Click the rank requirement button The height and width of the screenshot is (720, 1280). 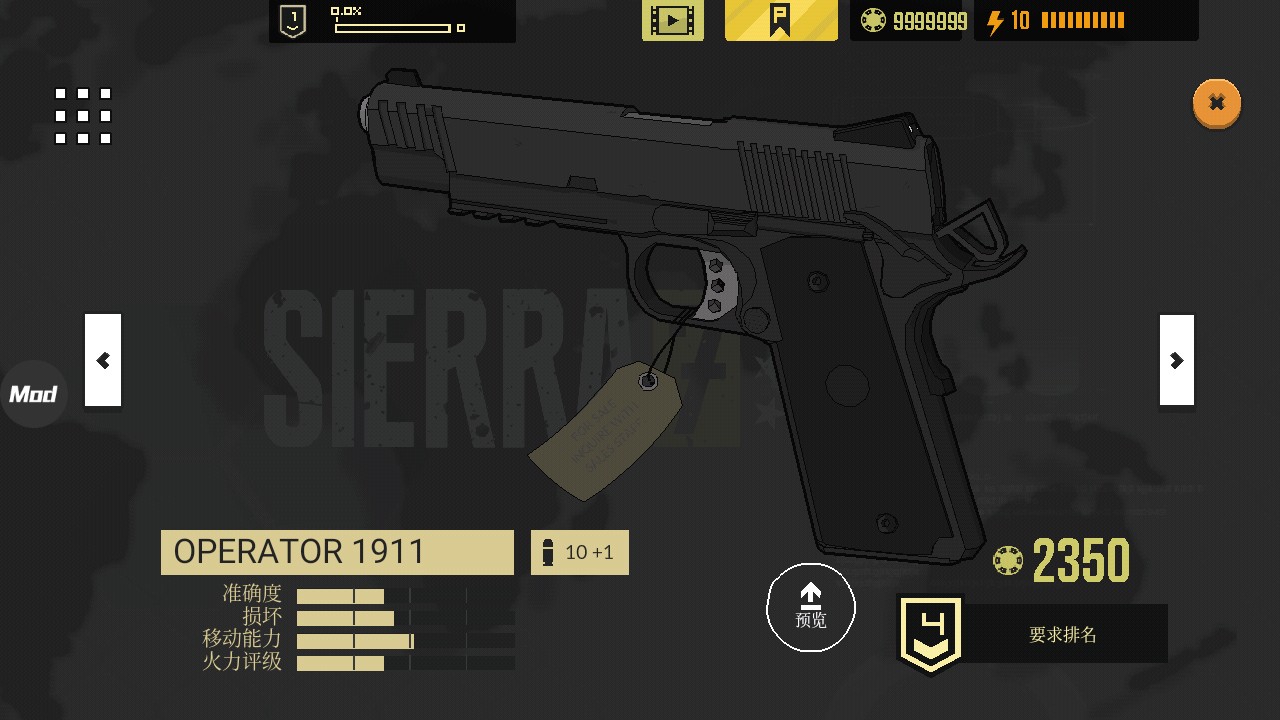coord(1033,634)
